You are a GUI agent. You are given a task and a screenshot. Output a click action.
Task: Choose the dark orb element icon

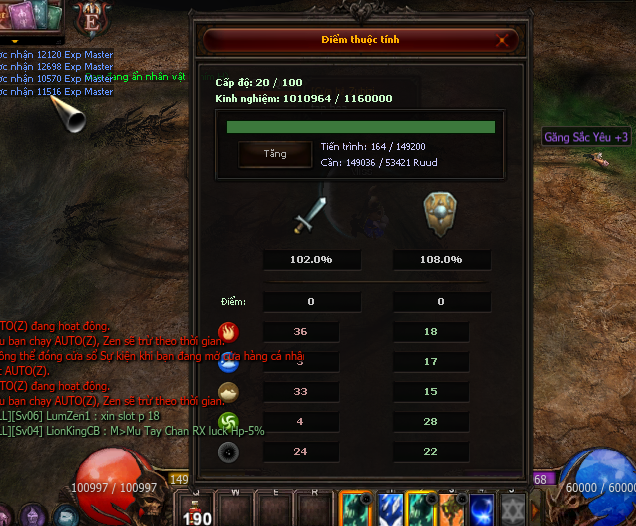click(x=229, y=452)
